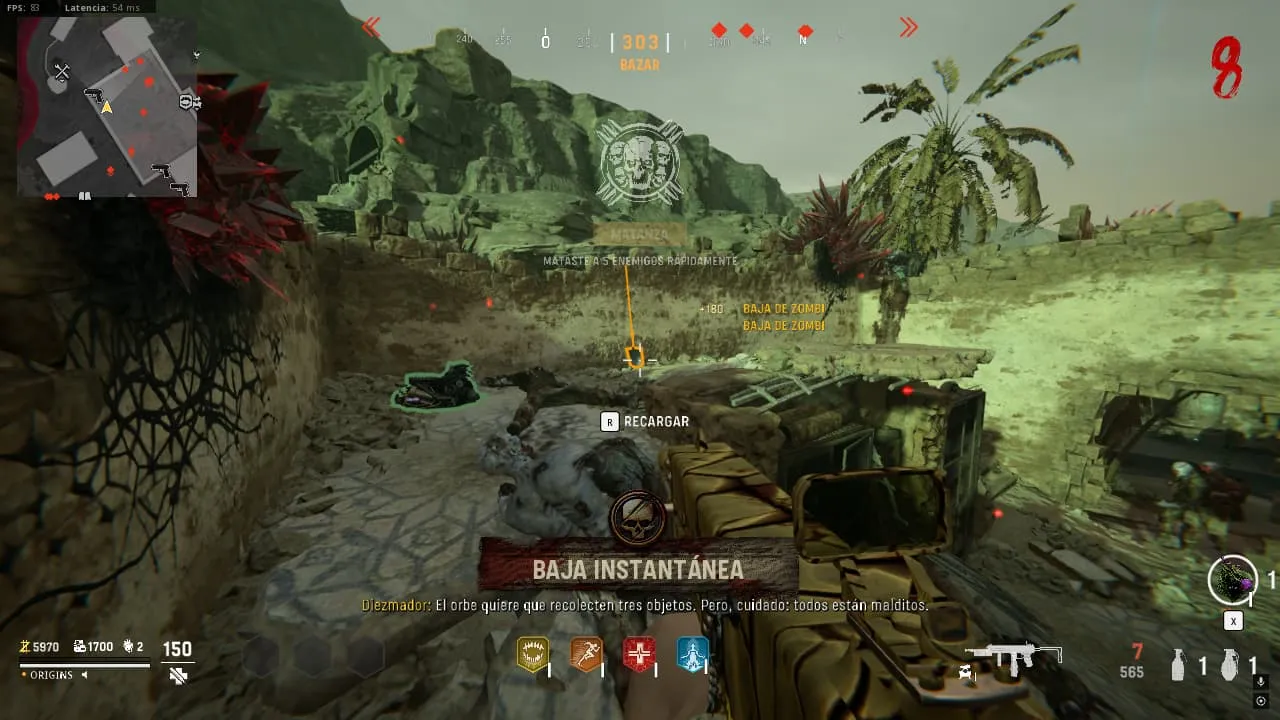Image resolution: width=1280 pixels, height=720 pixels.
Task: Select the red cross health perk icon
Action: [639, 654]
